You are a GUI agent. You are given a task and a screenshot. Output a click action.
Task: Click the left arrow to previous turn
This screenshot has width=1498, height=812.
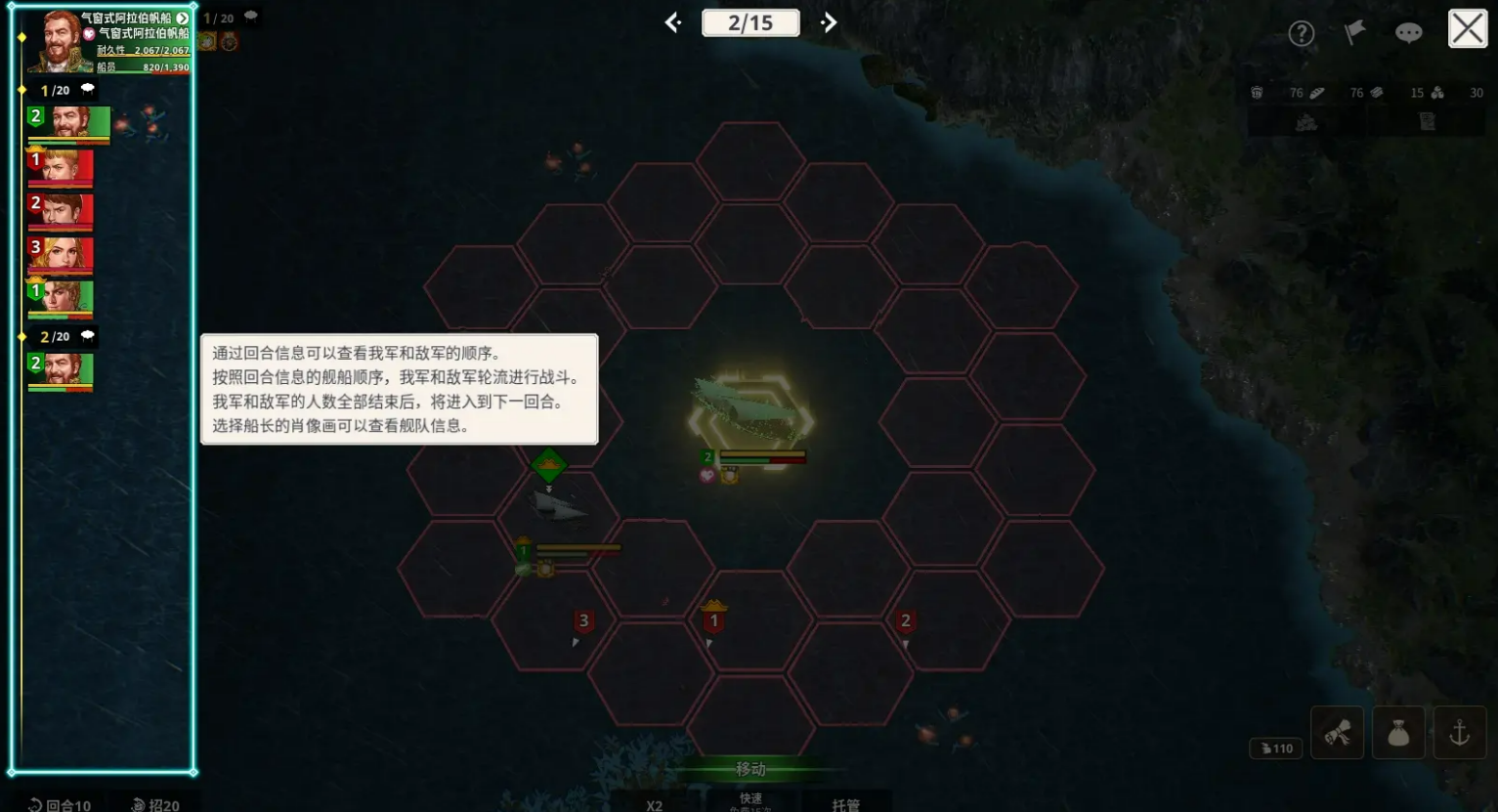click(x=671, y=21)
